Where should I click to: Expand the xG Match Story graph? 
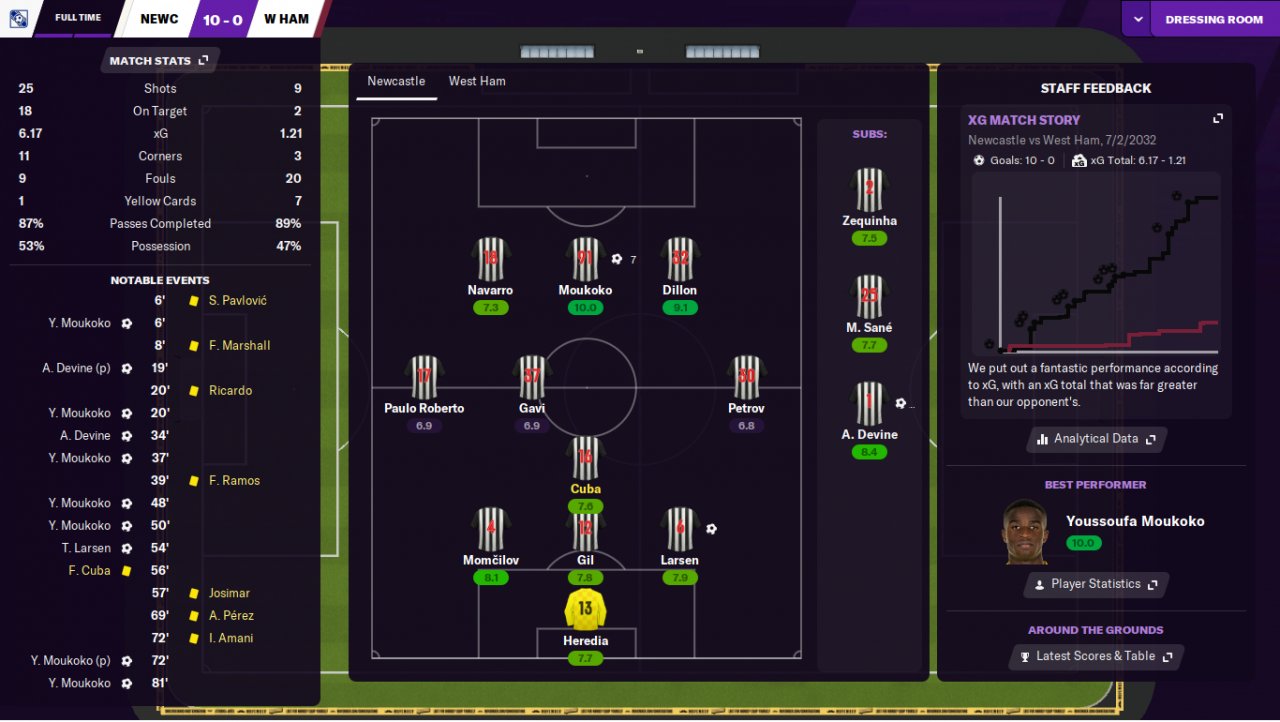[x=1218, y=119]
